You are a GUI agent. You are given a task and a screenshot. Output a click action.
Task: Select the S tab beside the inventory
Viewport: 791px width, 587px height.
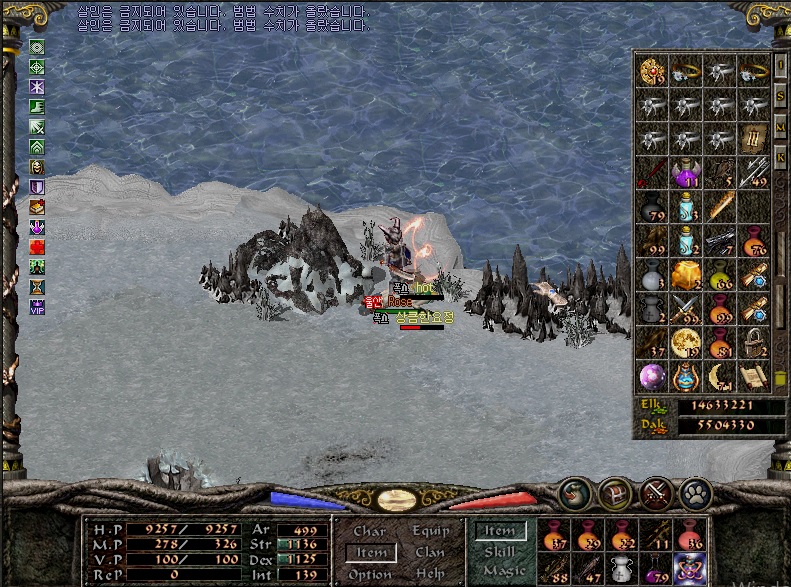pyautogui.click(x=780, y=97)
